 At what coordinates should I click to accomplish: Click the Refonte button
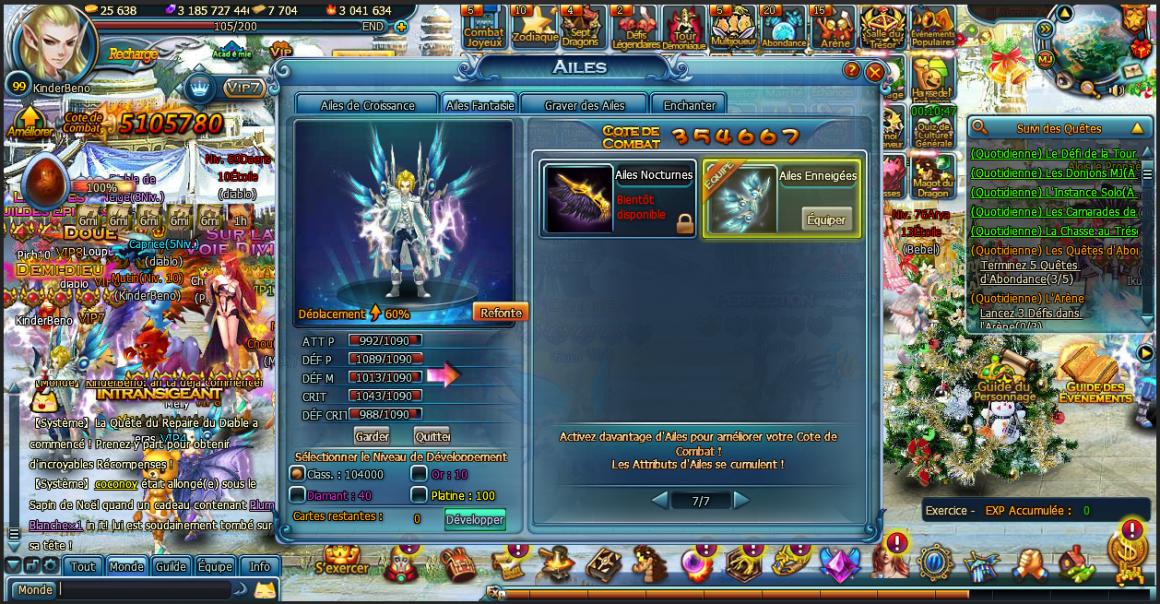500,312
